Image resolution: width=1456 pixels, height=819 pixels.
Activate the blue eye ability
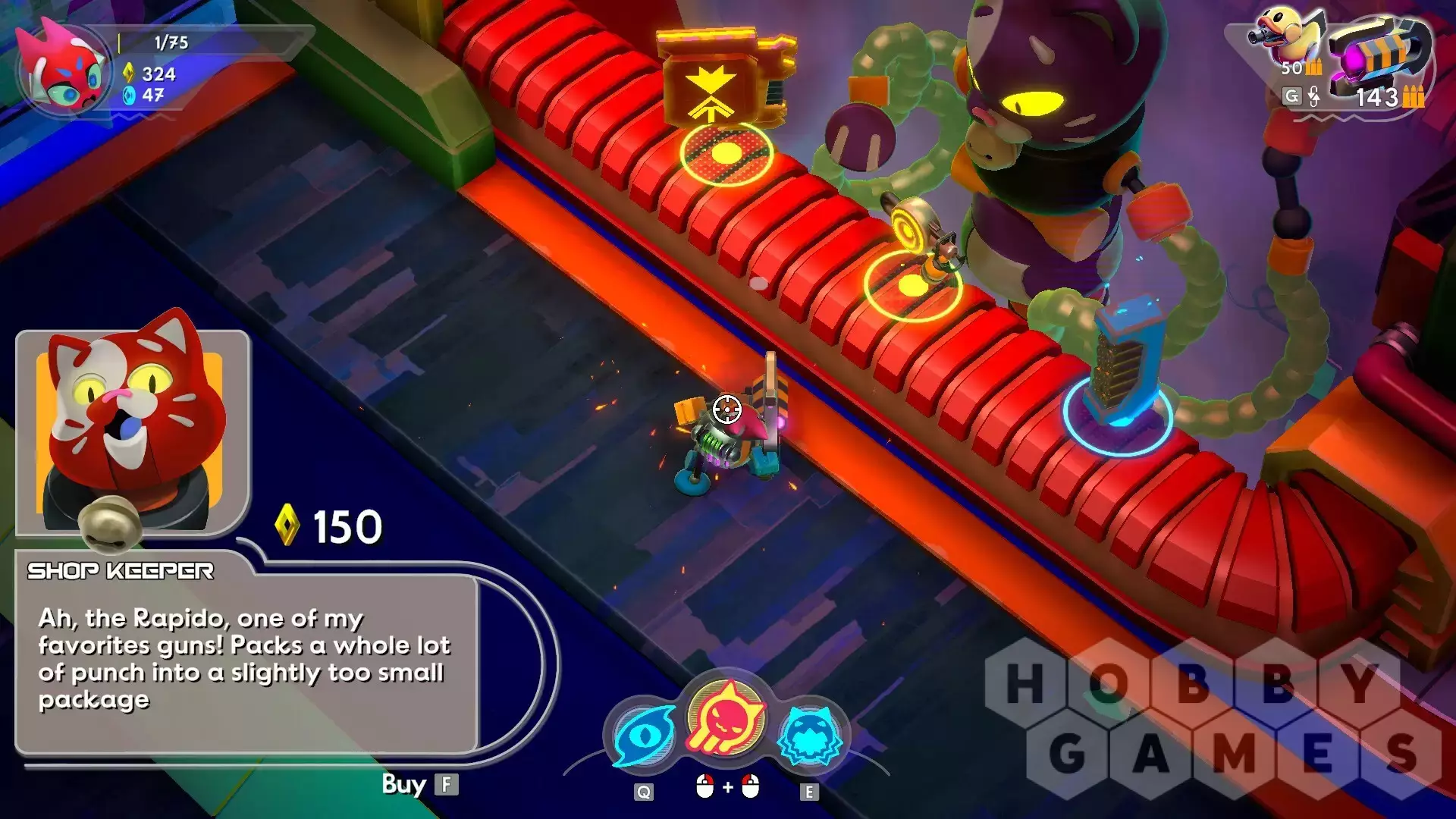[x=644, y=737]
